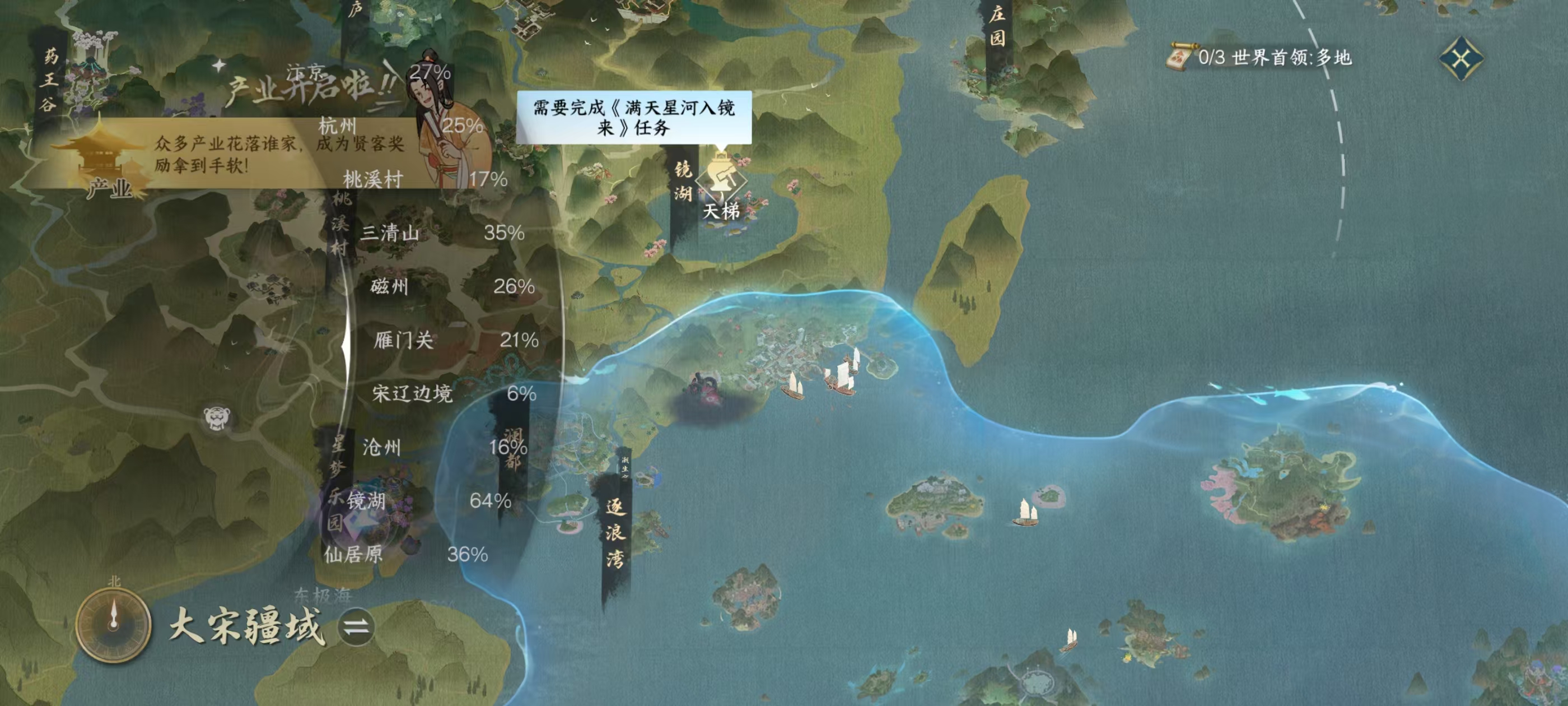The height and width of the screenshot is (706, 1568).
Task: Select 三清山 region entry
Action: click(390, 233)
